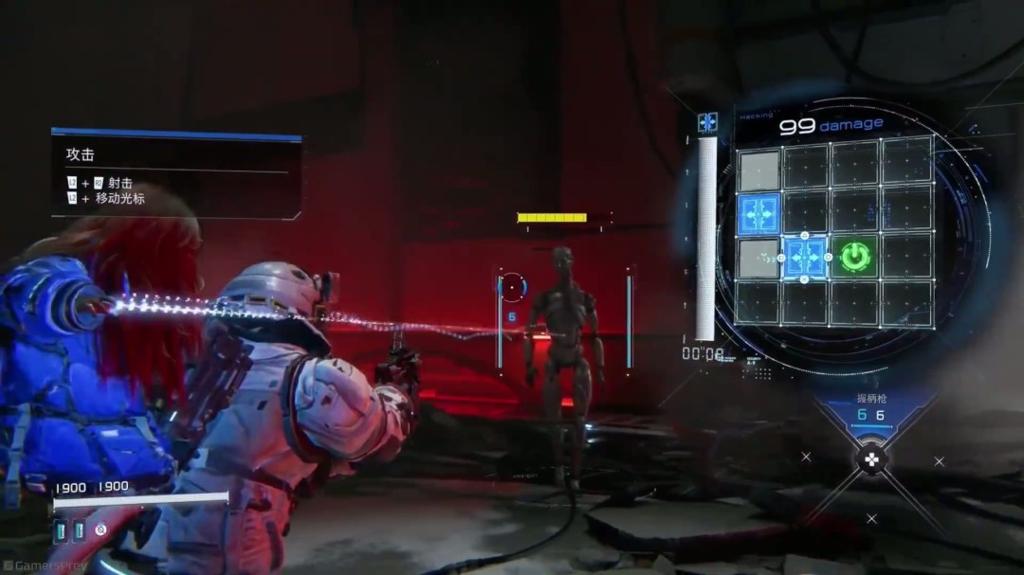The image size is (1024, 575).
Task: Click the blue hack-node icon above the vertical gauge
Action: coord(708,122)
